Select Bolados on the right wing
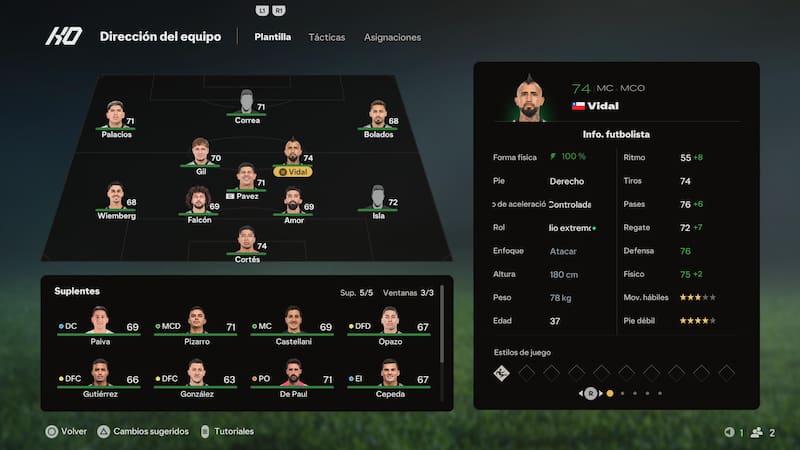This screenshot has width=800, height=450. pyautogui.click(x=378, y=118)
